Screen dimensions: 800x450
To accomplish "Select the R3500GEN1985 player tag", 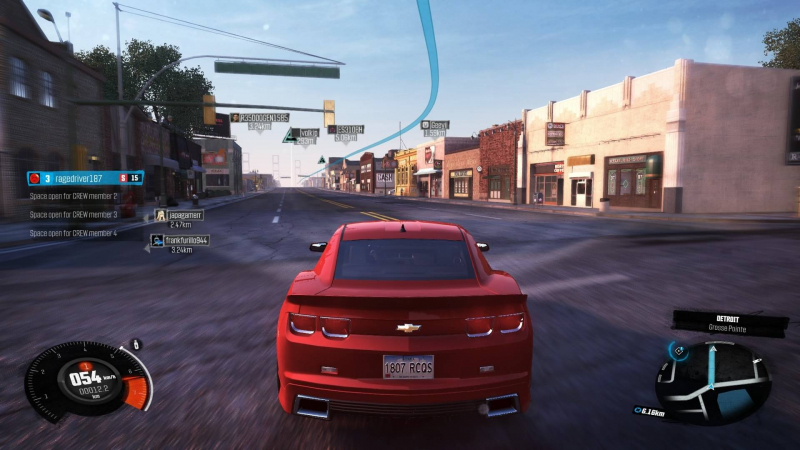I will pyautogui.click(x=259, y=118).
